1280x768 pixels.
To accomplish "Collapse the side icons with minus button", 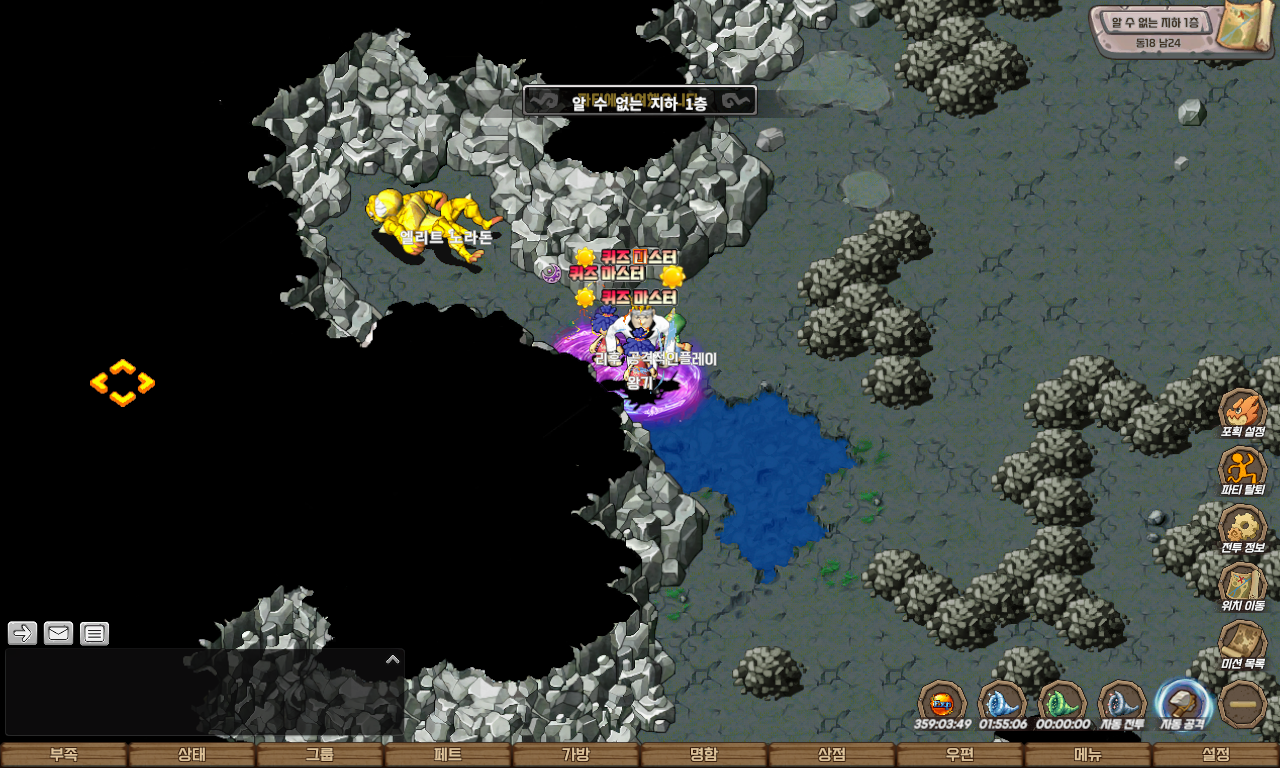I will [1243, 704].
